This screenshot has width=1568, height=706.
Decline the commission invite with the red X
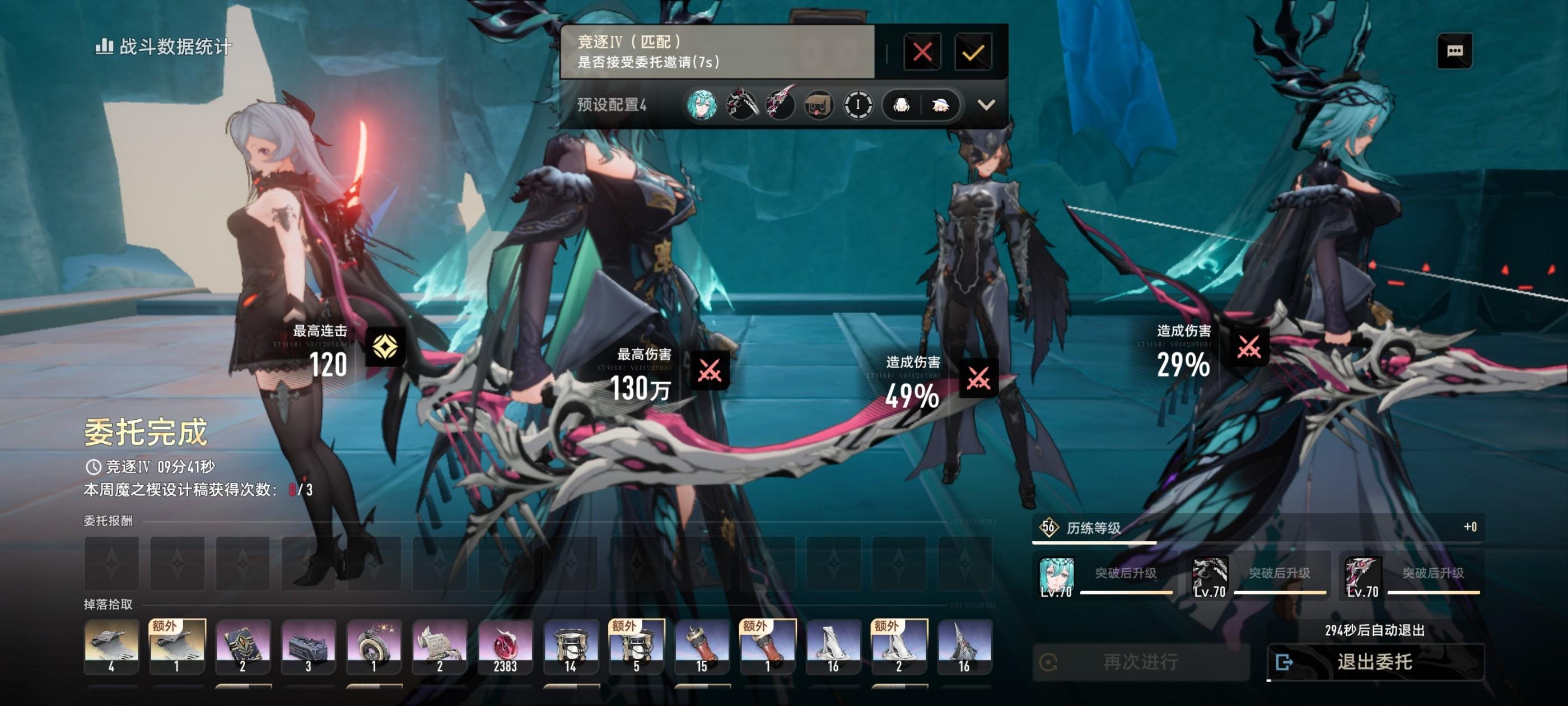click(x=922, y=52)
